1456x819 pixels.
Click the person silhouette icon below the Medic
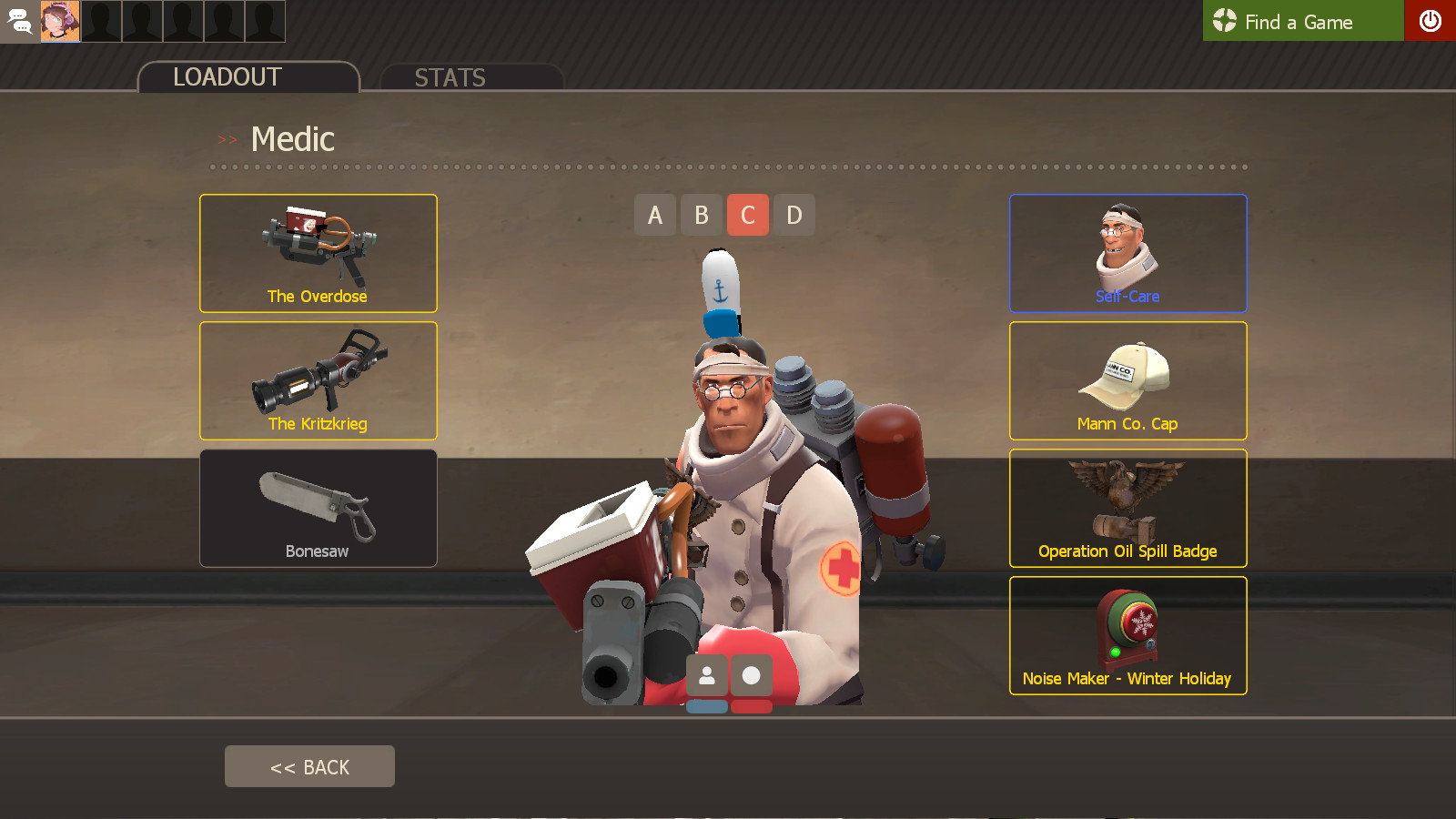(707, 675)
